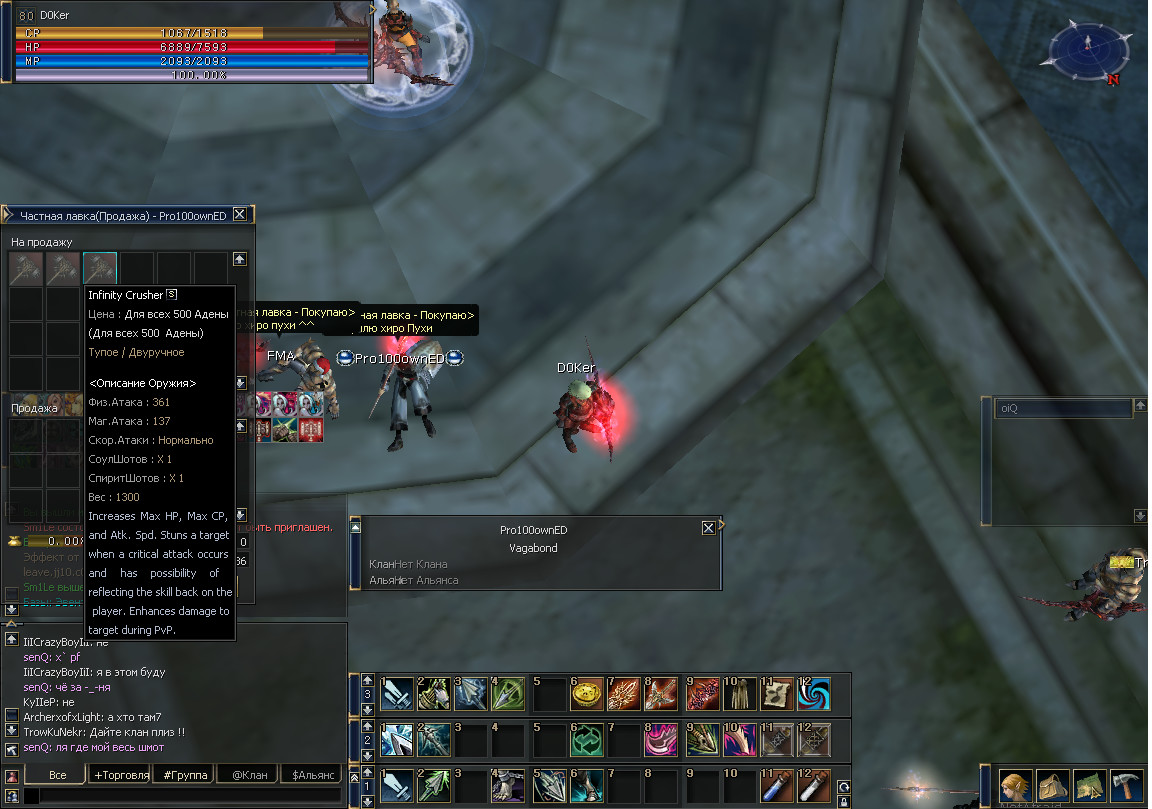Open the hammer system menu icon
Screen dimensions: 1152x809
pyautogui.click(x=1127, y=785)
